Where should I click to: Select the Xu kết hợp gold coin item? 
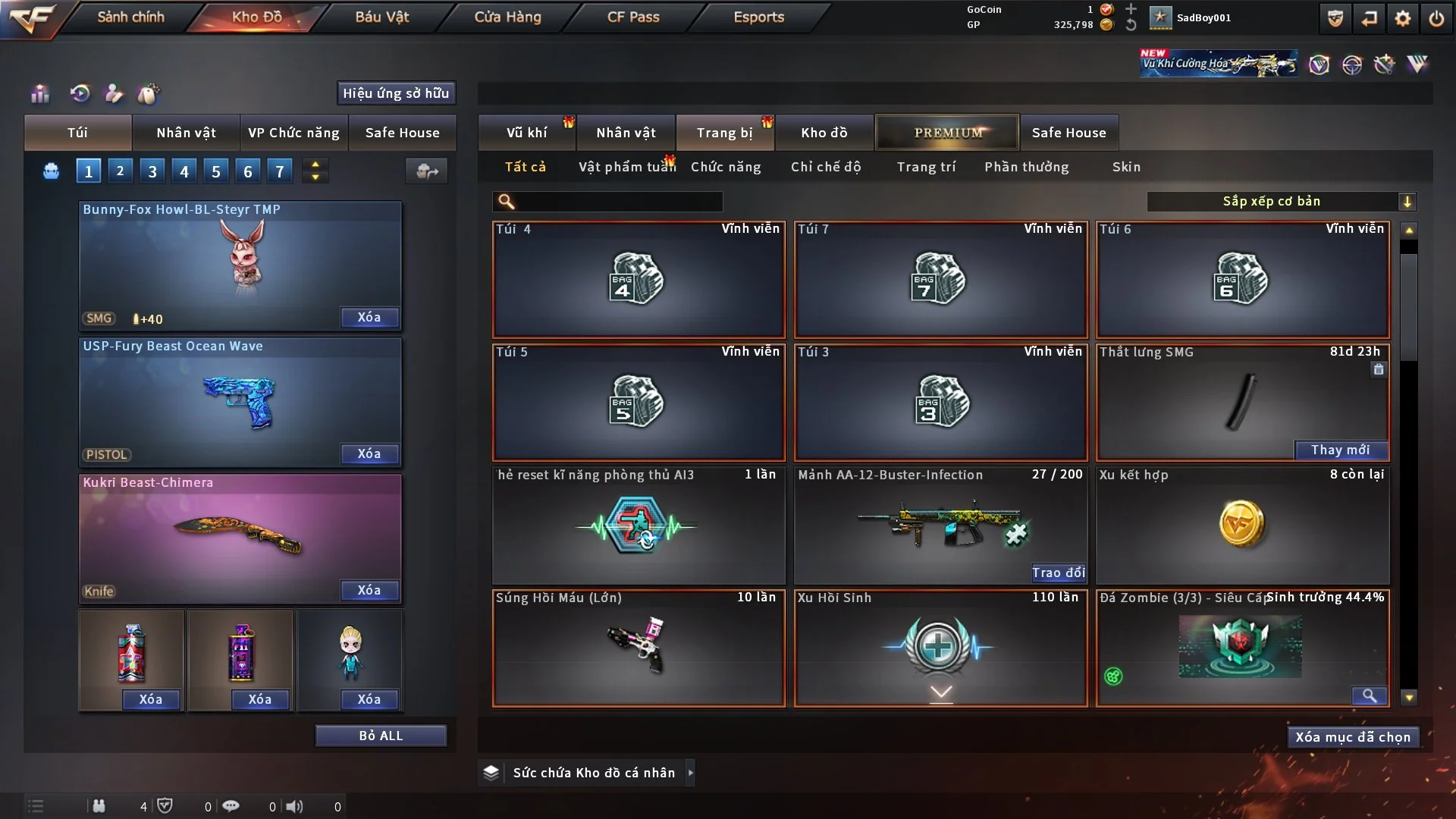pyautogui.click(x=1242, y=525)
